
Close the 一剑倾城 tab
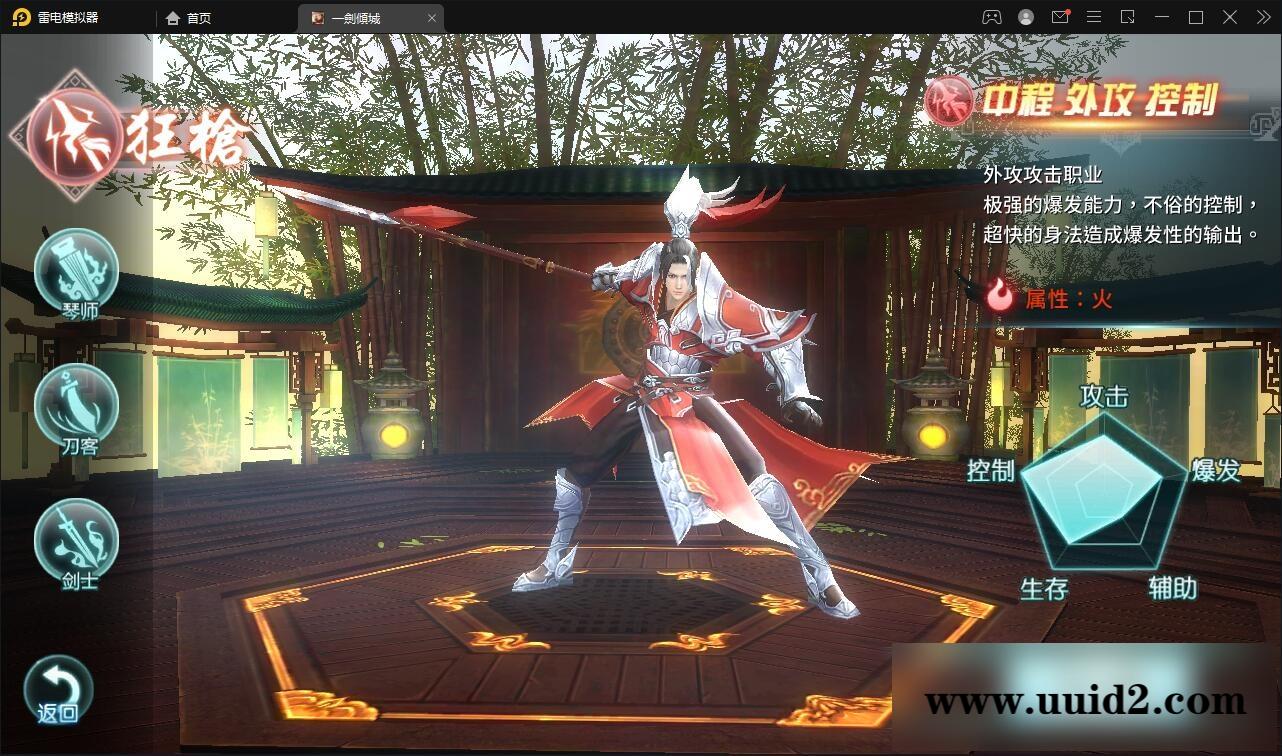[x=432, y=17]
